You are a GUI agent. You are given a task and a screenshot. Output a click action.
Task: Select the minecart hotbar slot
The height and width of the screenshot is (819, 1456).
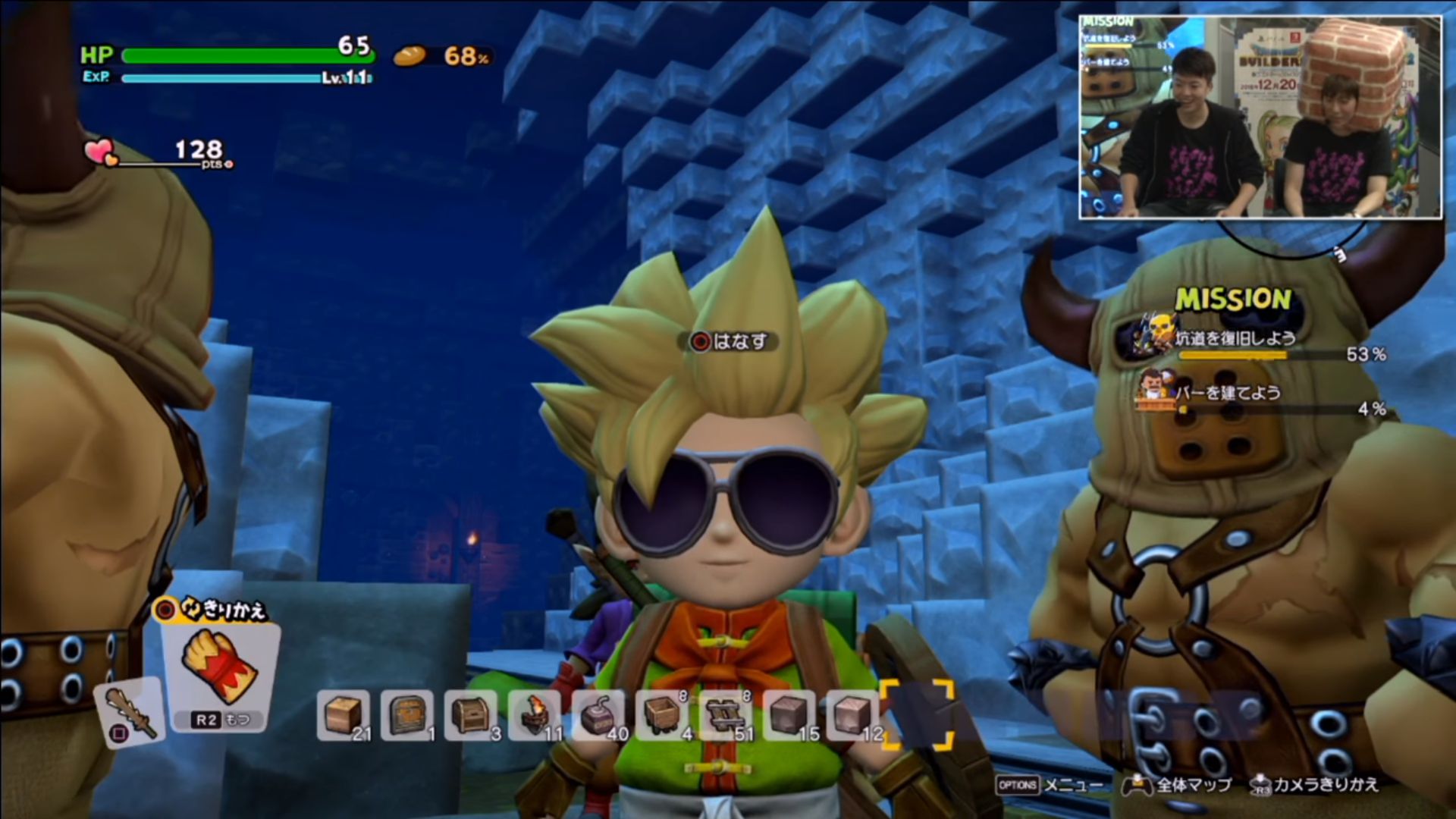tap(662, 715)
